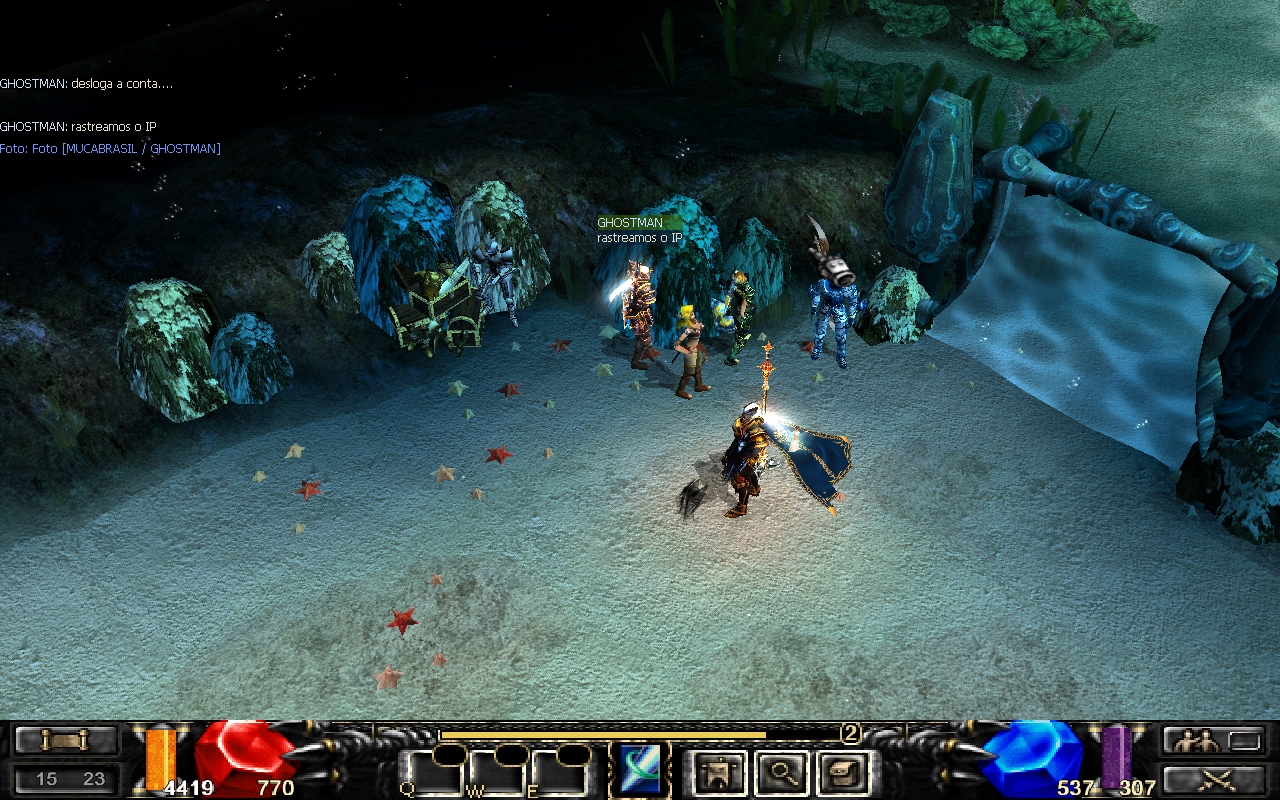Open the scroll menu button
Screen dimensions: 1280x800
point(65,740)
